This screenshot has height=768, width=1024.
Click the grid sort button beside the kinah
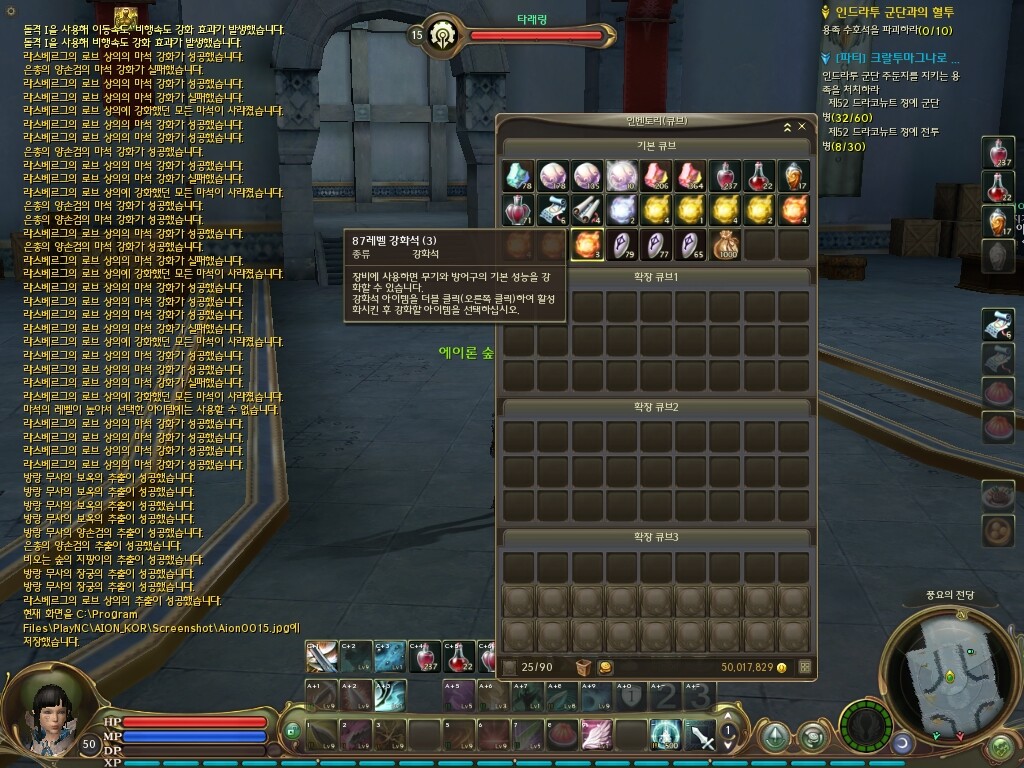(804, 667)
